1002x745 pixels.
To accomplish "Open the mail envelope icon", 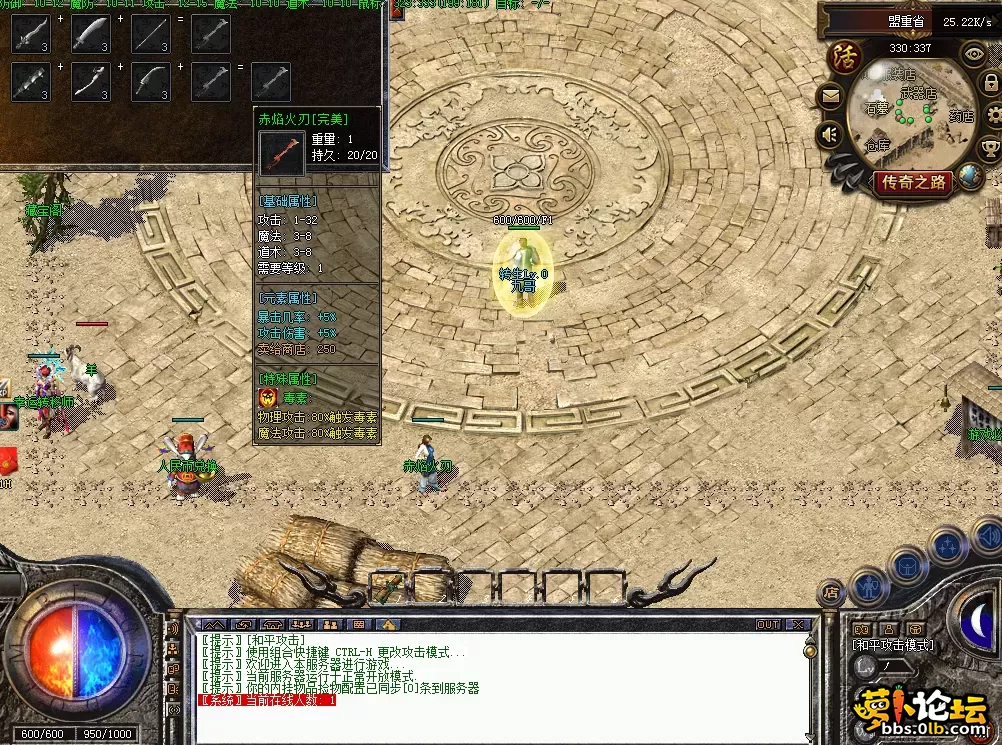I will [831, 97].
